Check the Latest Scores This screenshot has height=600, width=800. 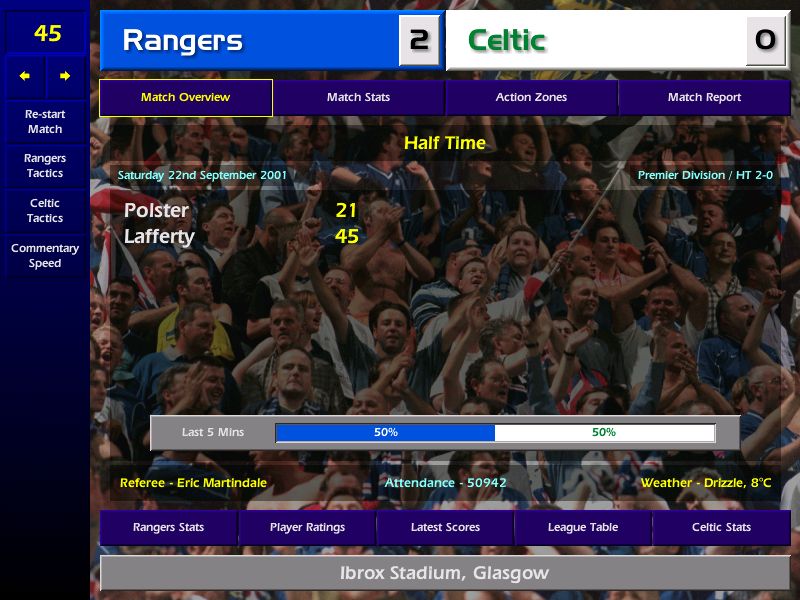click(x=445, y=527)
